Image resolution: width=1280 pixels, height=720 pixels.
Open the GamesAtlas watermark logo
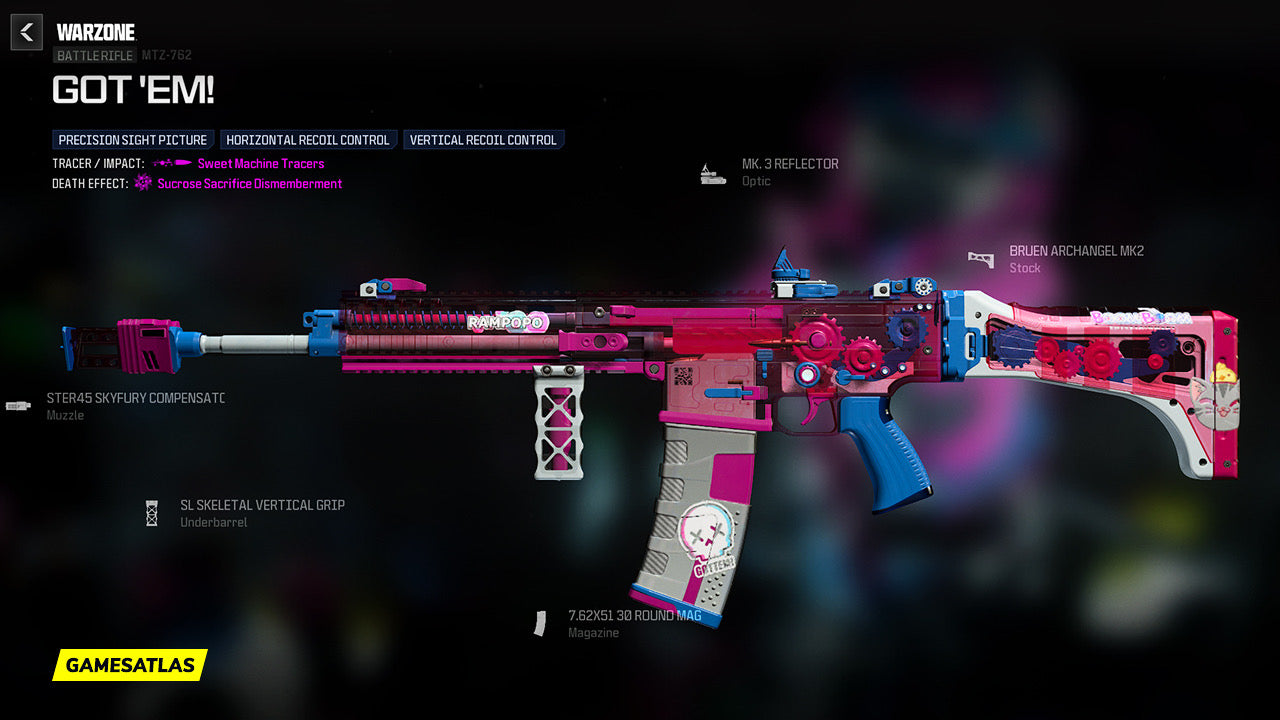tap(130, 665)
